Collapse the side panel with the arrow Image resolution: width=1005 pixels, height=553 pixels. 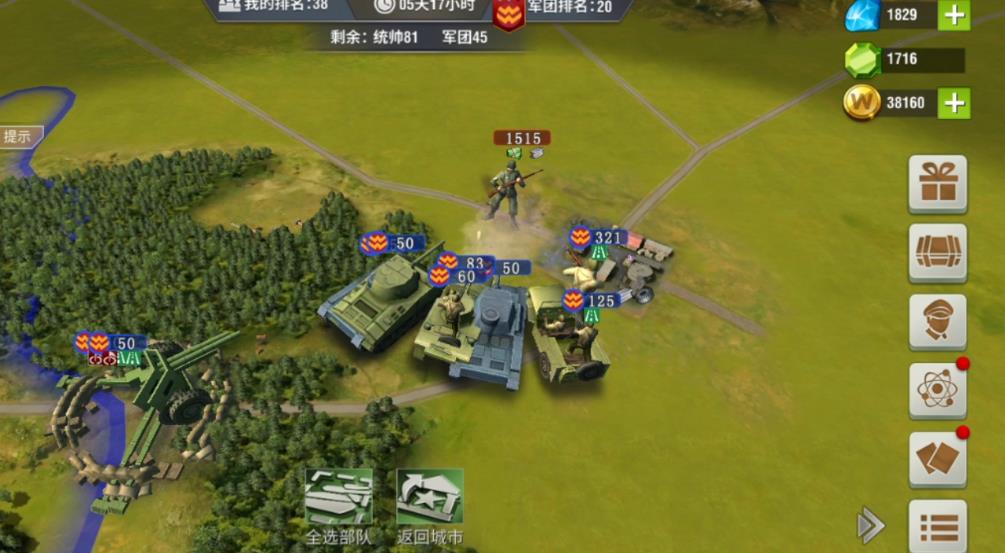click(x=870, y=524)
